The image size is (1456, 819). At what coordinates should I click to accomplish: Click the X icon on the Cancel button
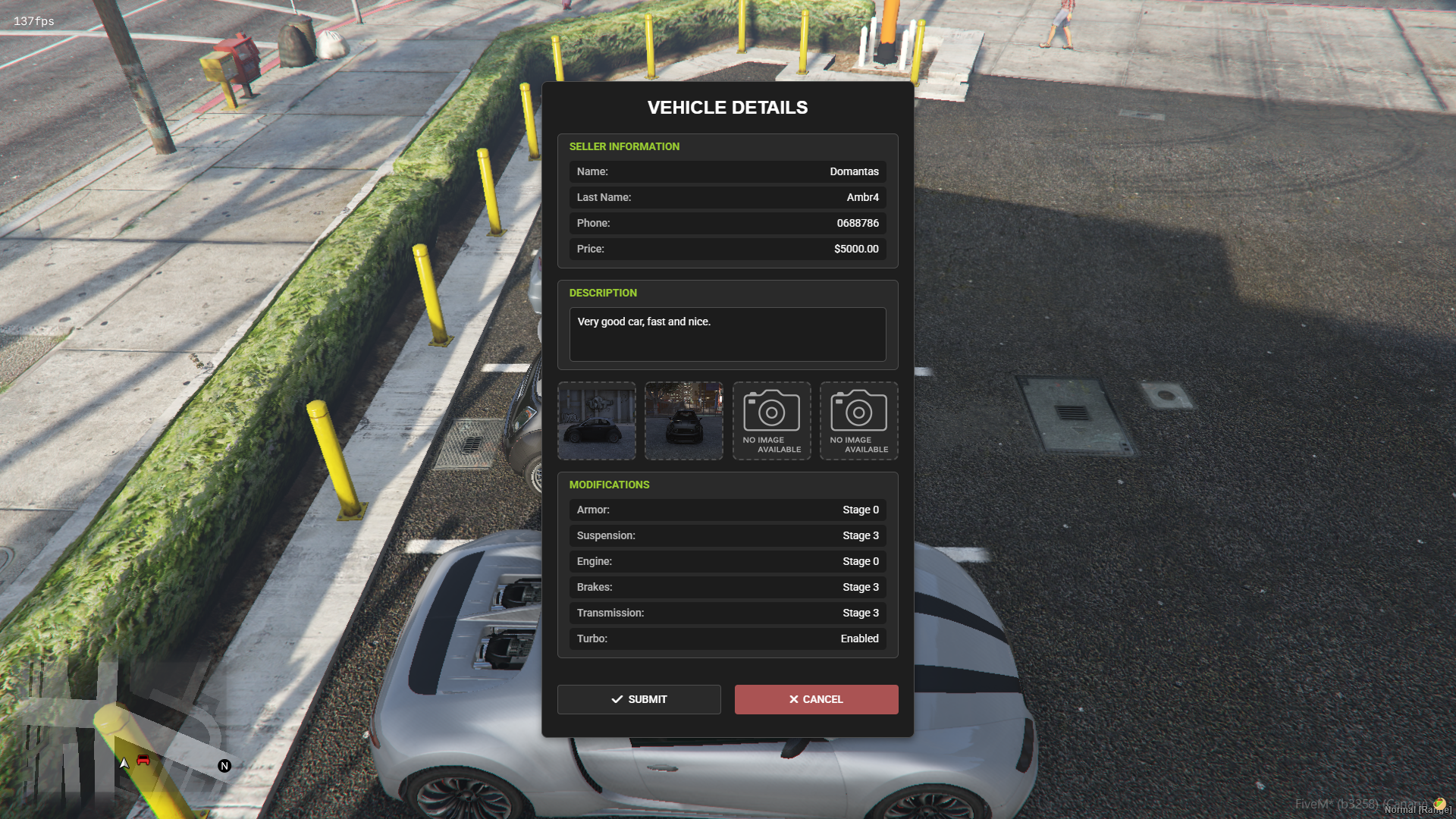(x=794, y=699)
